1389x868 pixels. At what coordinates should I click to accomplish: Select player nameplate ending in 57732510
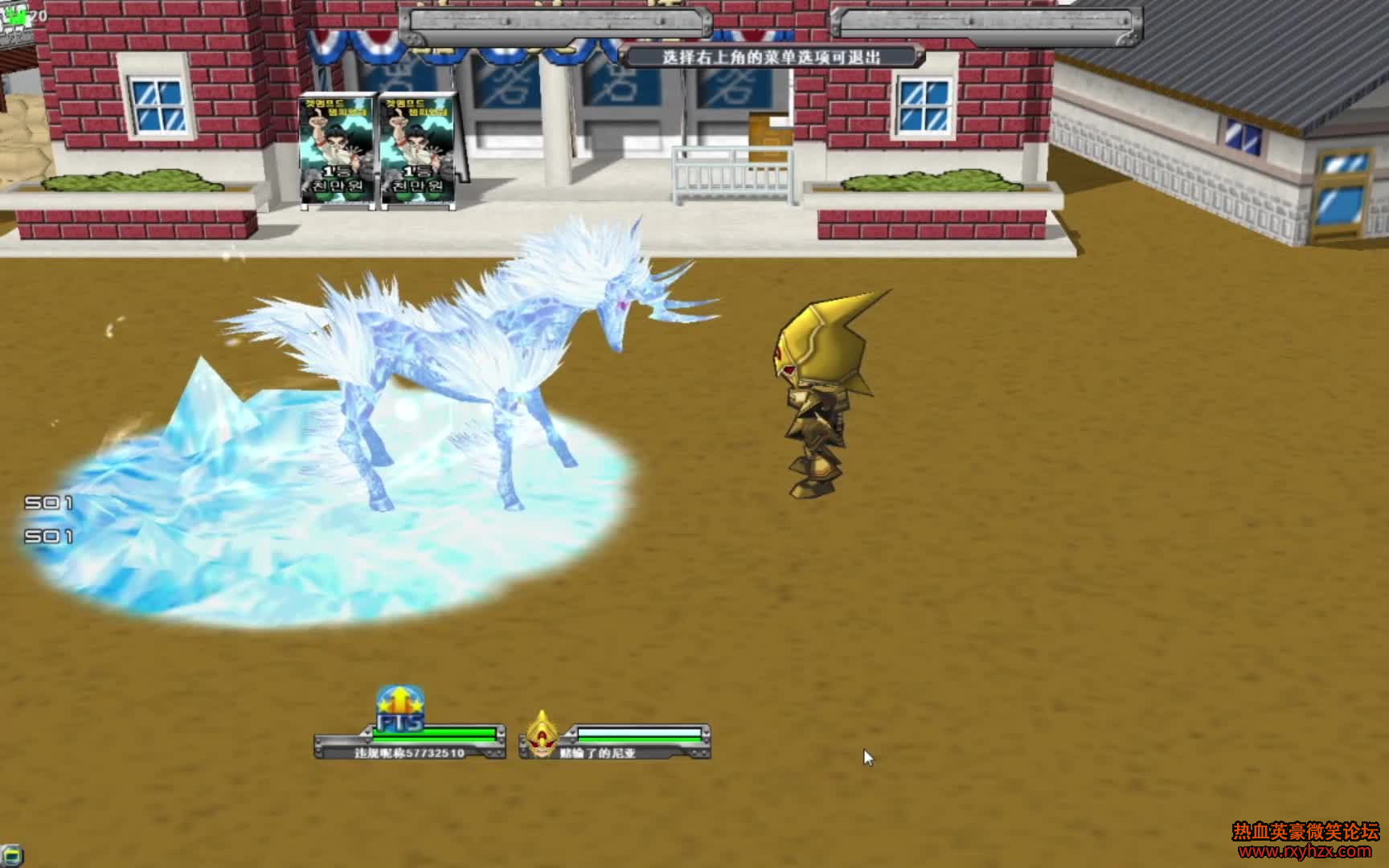410,753
